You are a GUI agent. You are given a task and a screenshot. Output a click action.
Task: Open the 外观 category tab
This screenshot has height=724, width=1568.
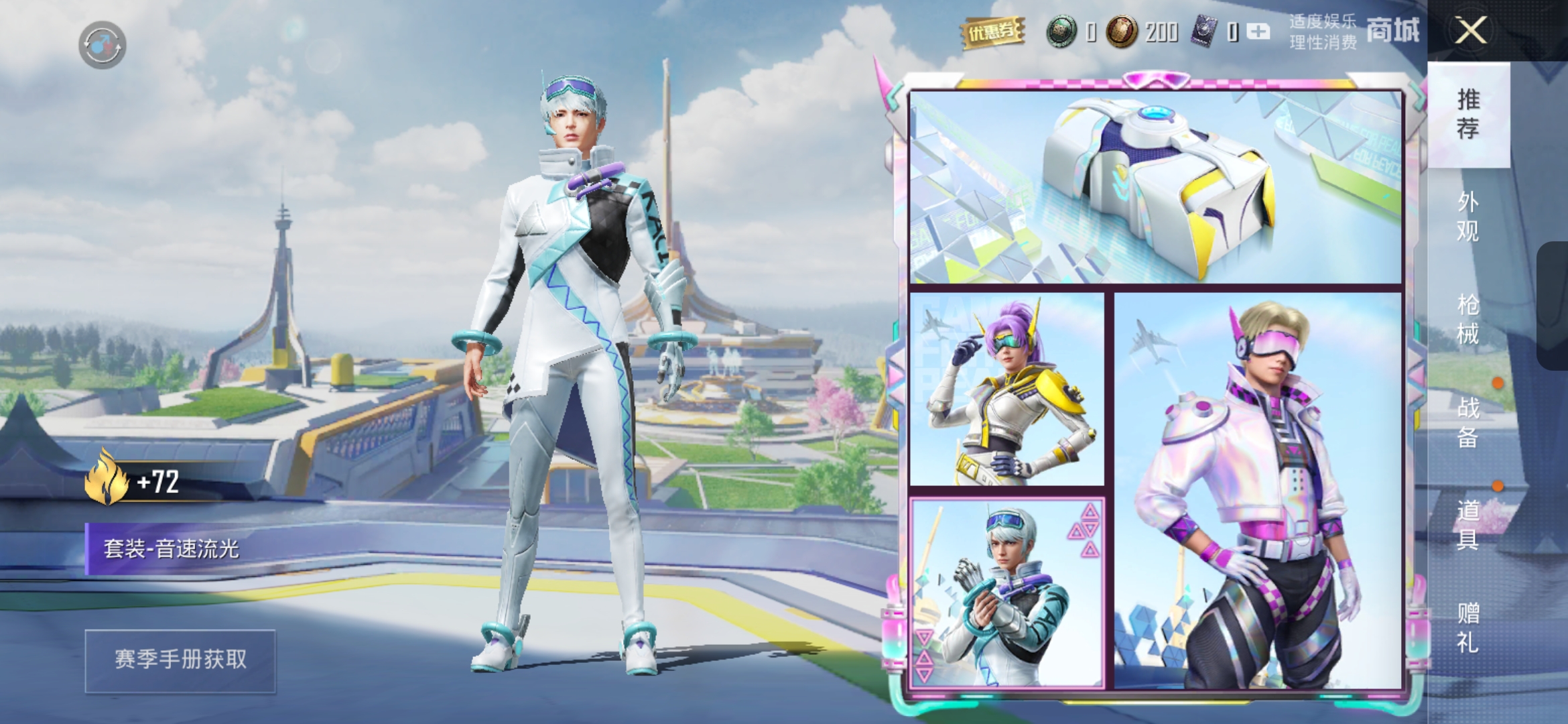1467,217
